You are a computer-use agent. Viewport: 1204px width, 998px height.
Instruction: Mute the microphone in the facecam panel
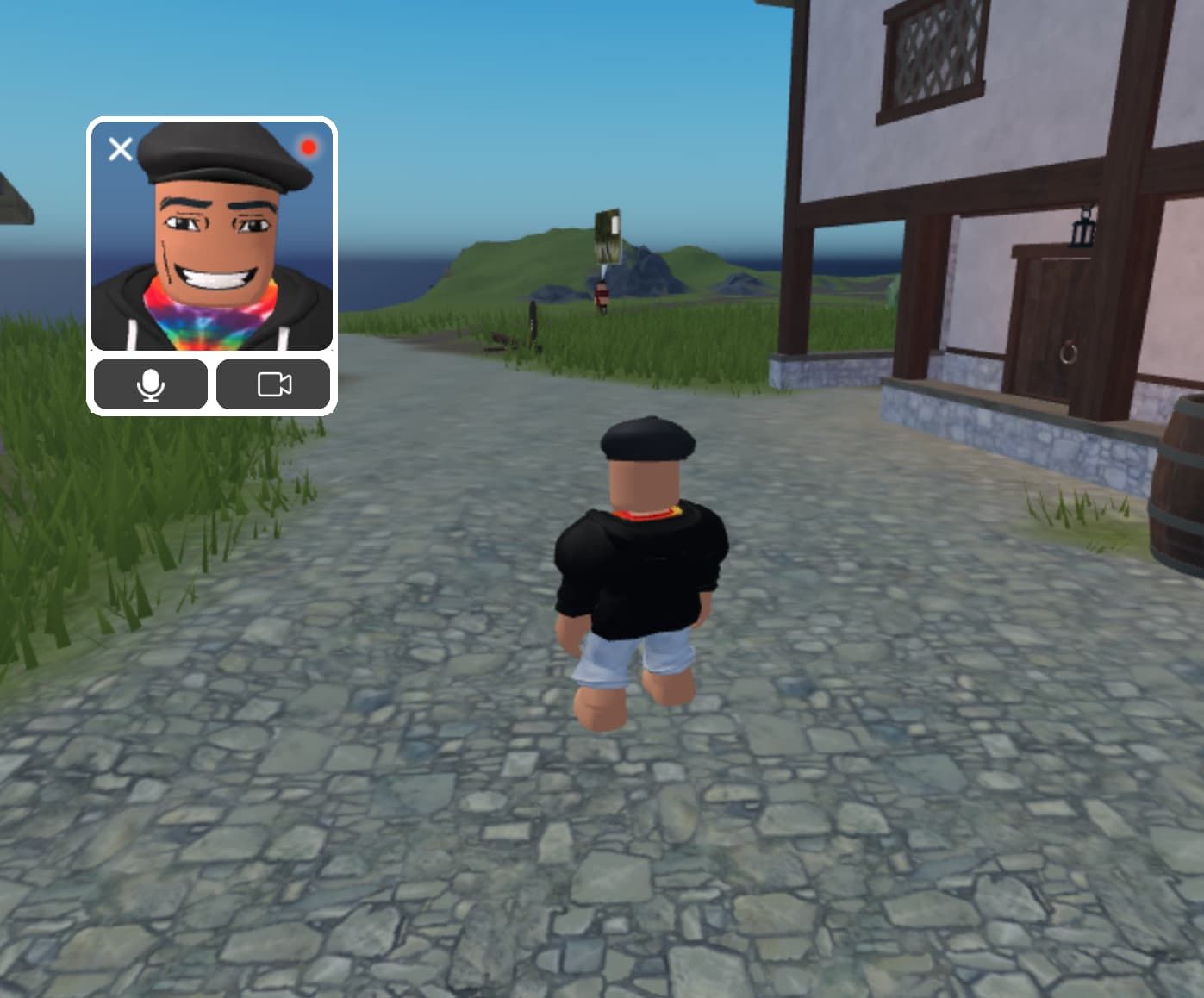coord(151,385)
